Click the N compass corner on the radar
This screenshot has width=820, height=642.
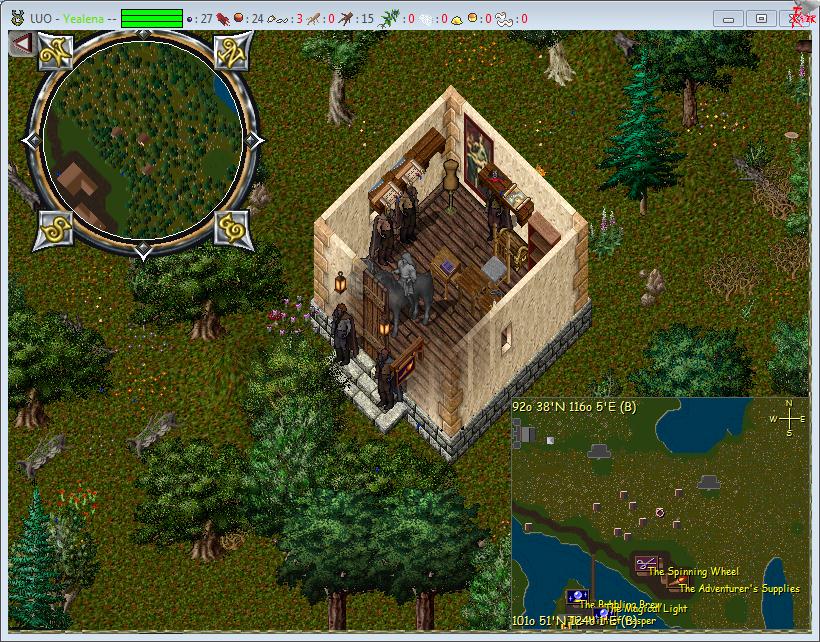click(234, 54)
